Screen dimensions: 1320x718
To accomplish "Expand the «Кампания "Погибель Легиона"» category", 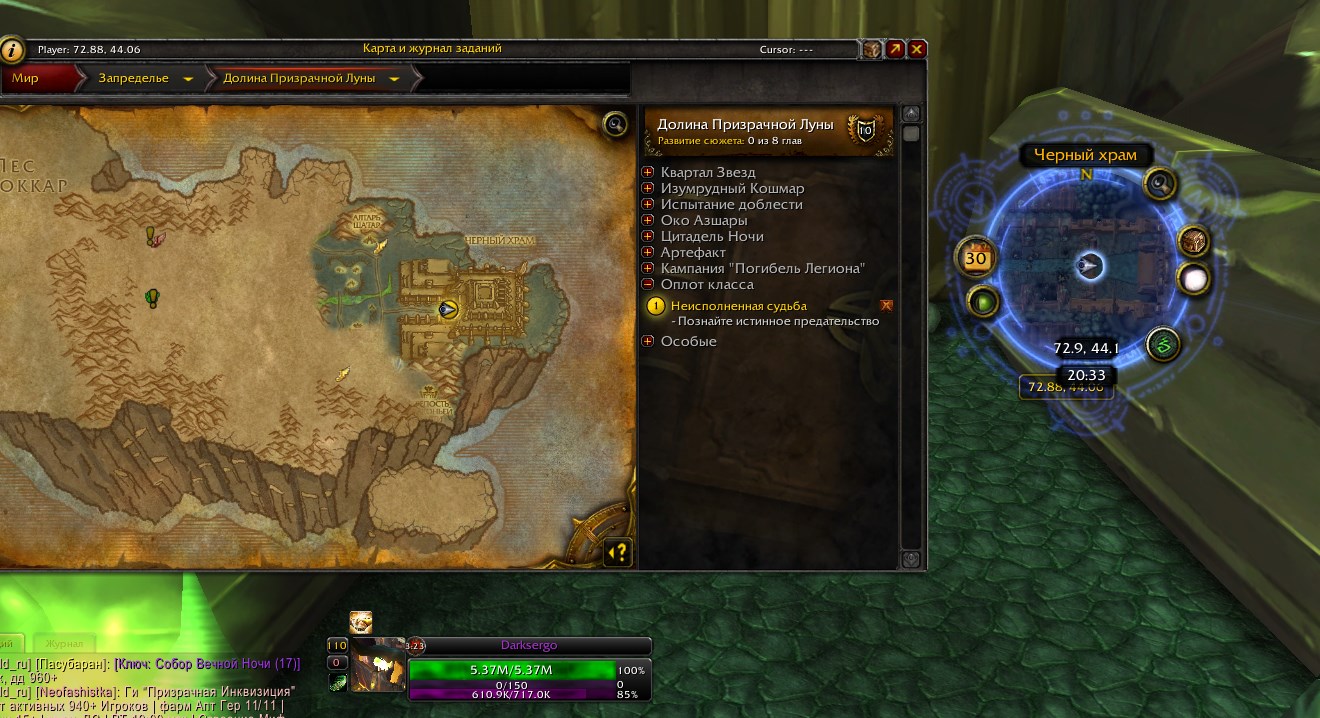I will pyautogui.click(x=648, y=269).
